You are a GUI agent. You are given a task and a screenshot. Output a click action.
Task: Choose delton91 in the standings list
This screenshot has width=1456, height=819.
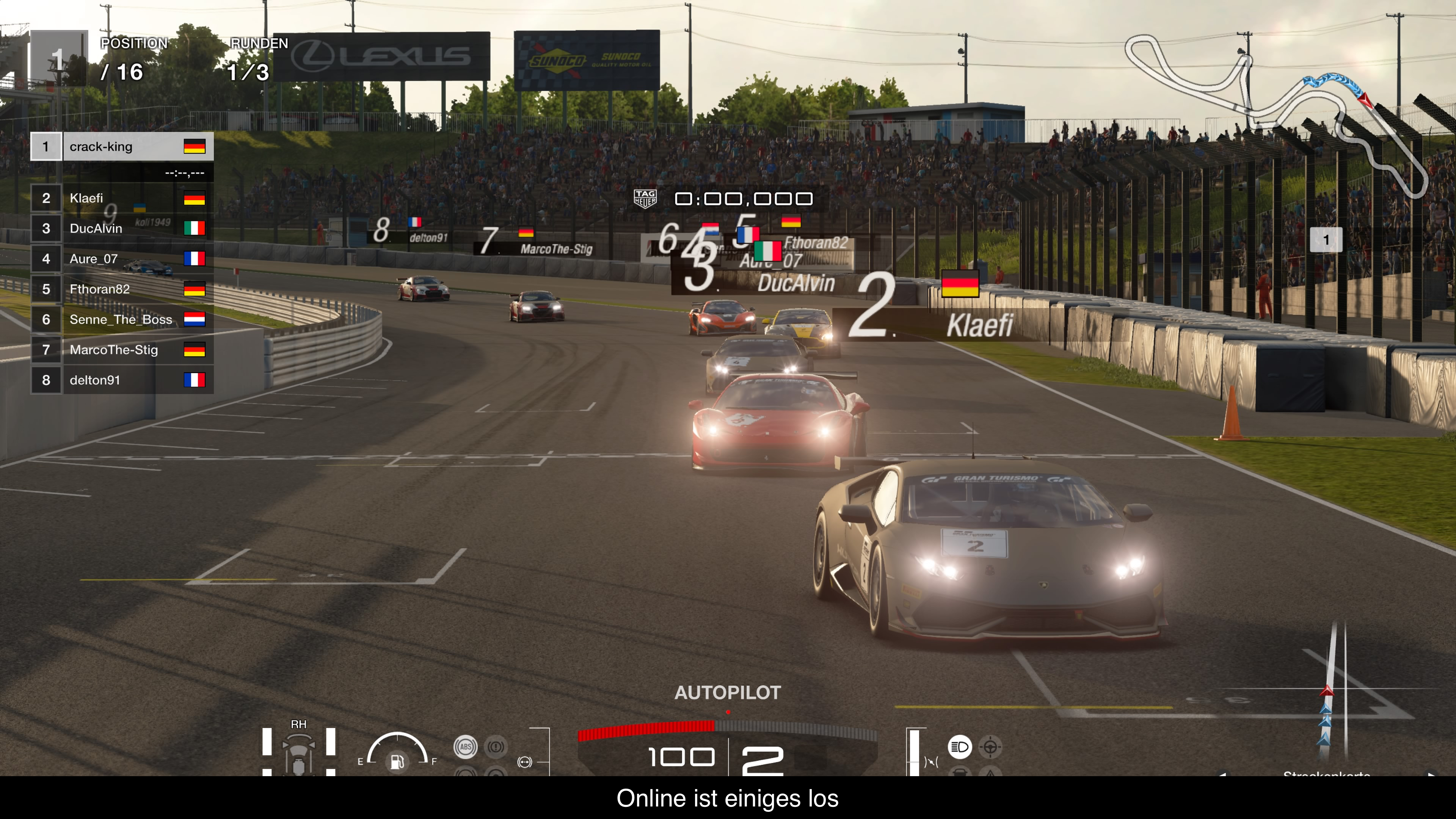coord(121,380)
